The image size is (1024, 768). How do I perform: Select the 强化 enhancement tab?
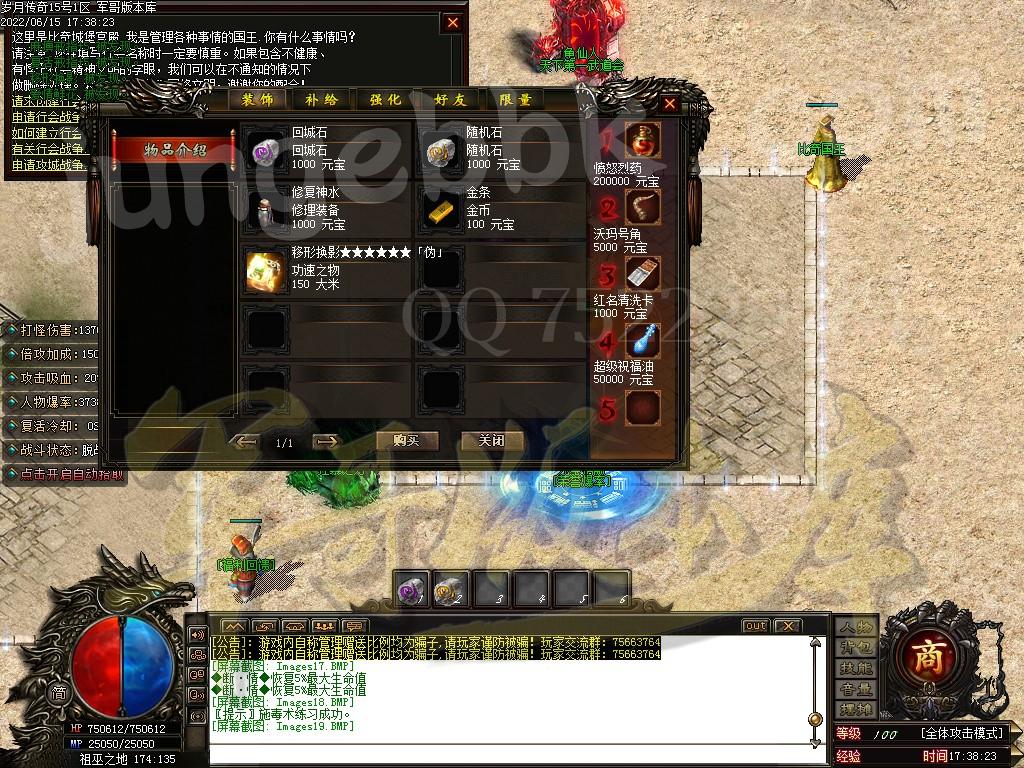(x=386, y=100)
